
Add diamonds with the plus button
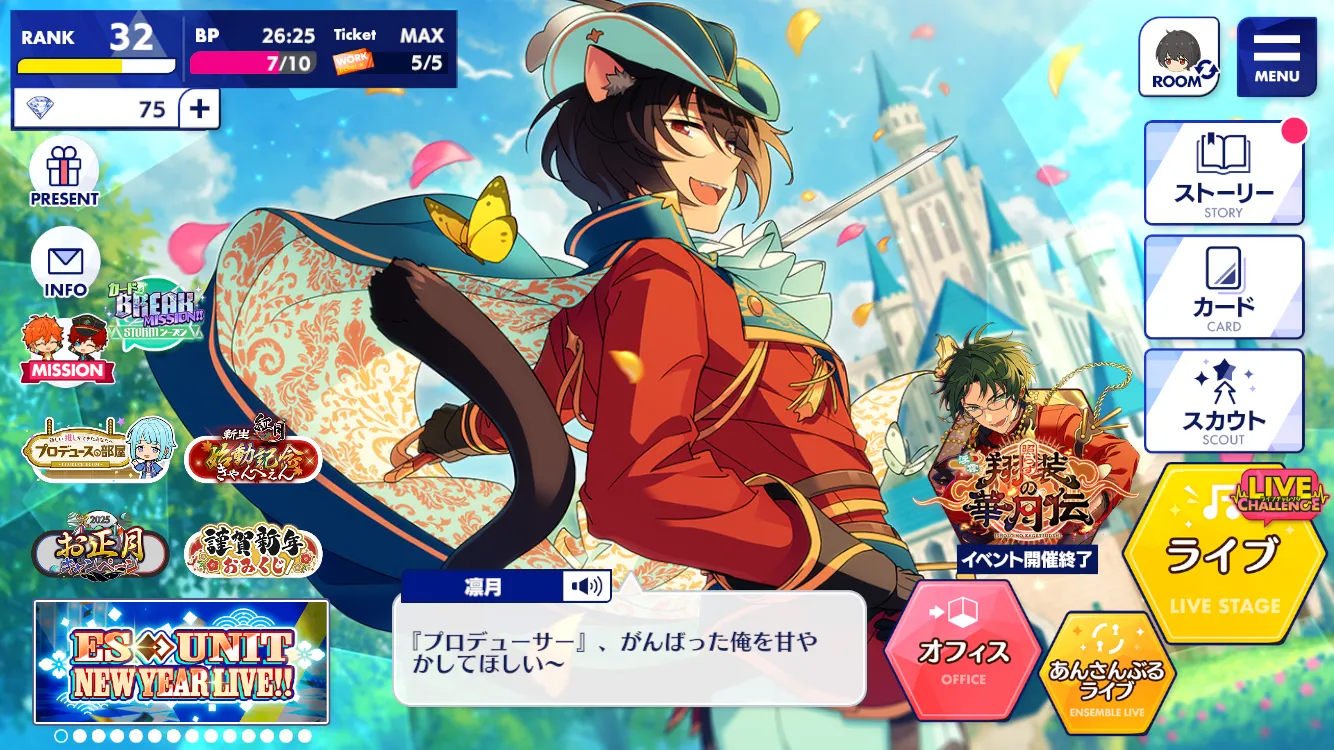(200, 109)
